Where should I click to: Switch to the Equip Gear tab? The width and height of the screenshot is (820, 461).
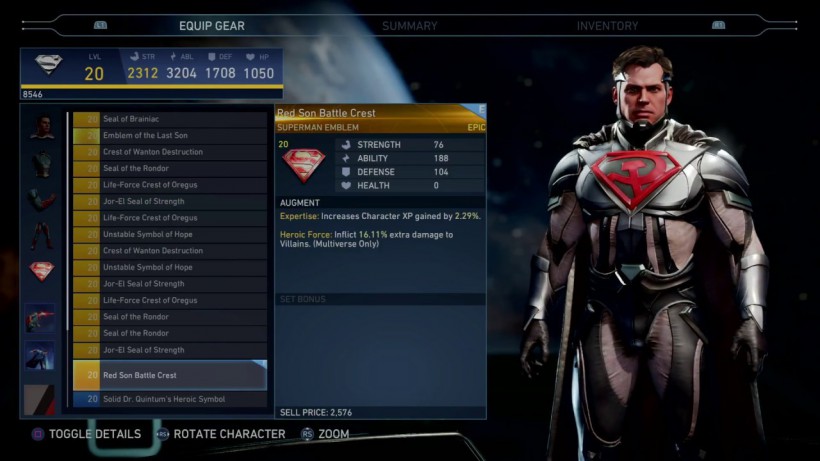(211, 26)
